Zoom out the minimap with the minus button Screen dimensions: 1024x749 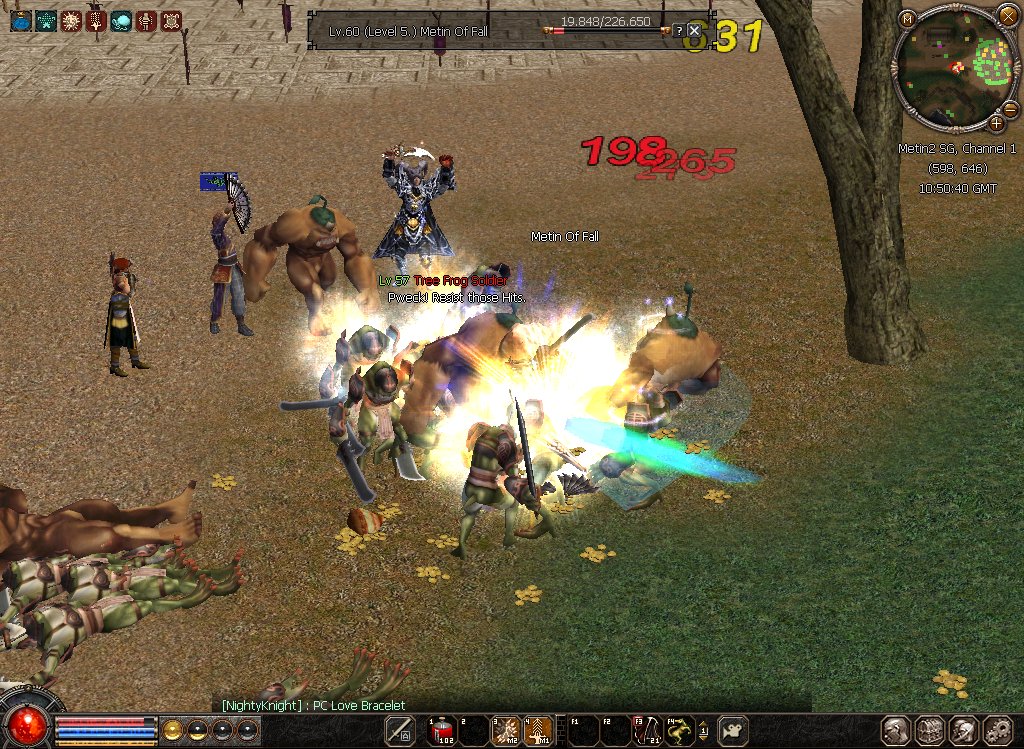pos(1010,108)
